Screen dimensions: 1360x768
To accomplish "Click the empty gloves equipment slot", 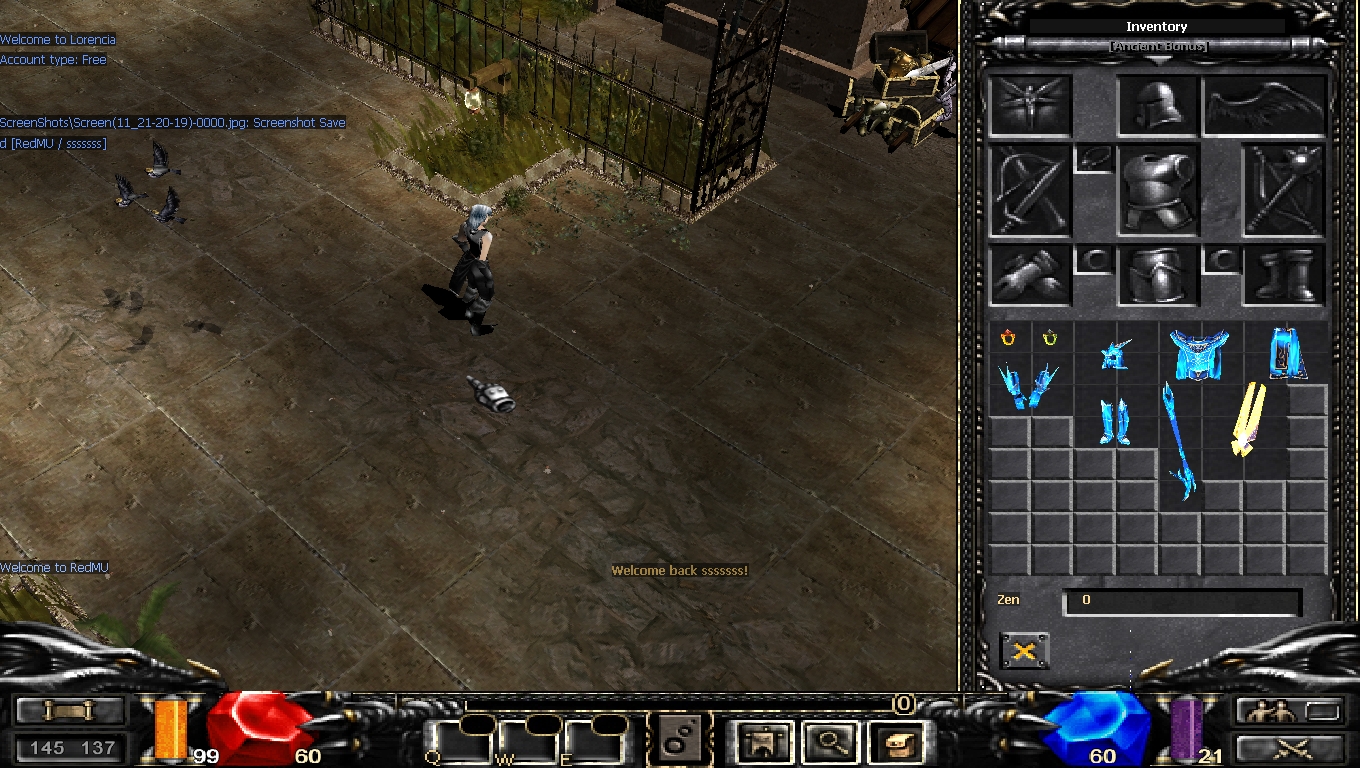I will [x=1030, y=275].
